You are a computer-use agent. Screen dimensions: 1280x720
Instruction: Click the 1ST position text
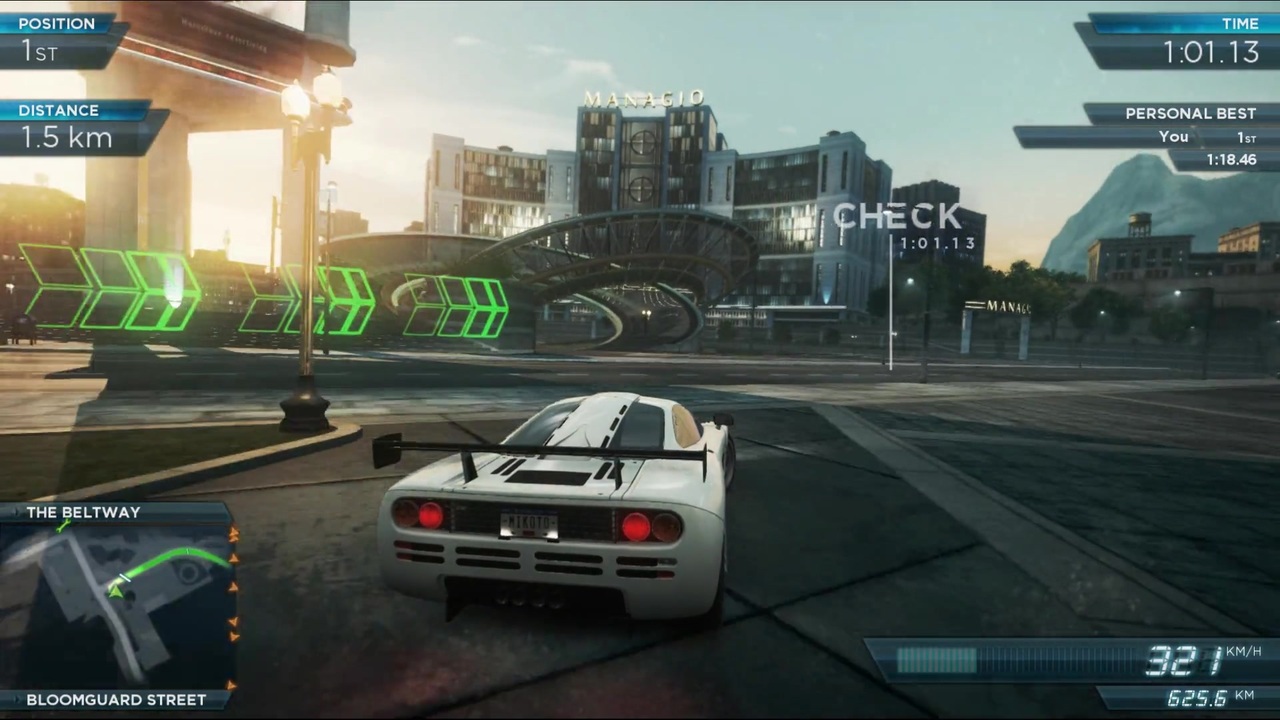pyautogui.click(x=38, y=53)
